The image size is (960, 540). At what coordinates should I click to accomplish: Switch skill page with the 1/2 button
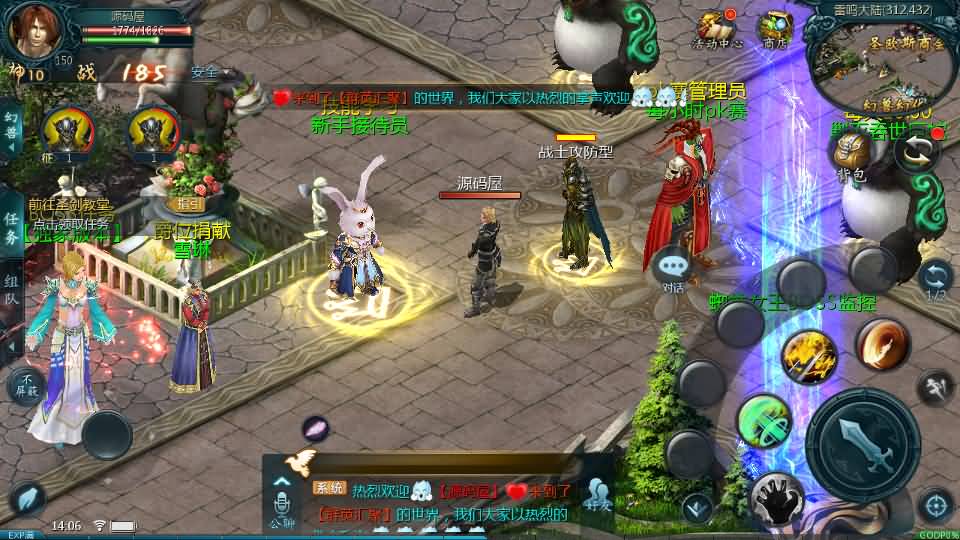click(936, 279)
